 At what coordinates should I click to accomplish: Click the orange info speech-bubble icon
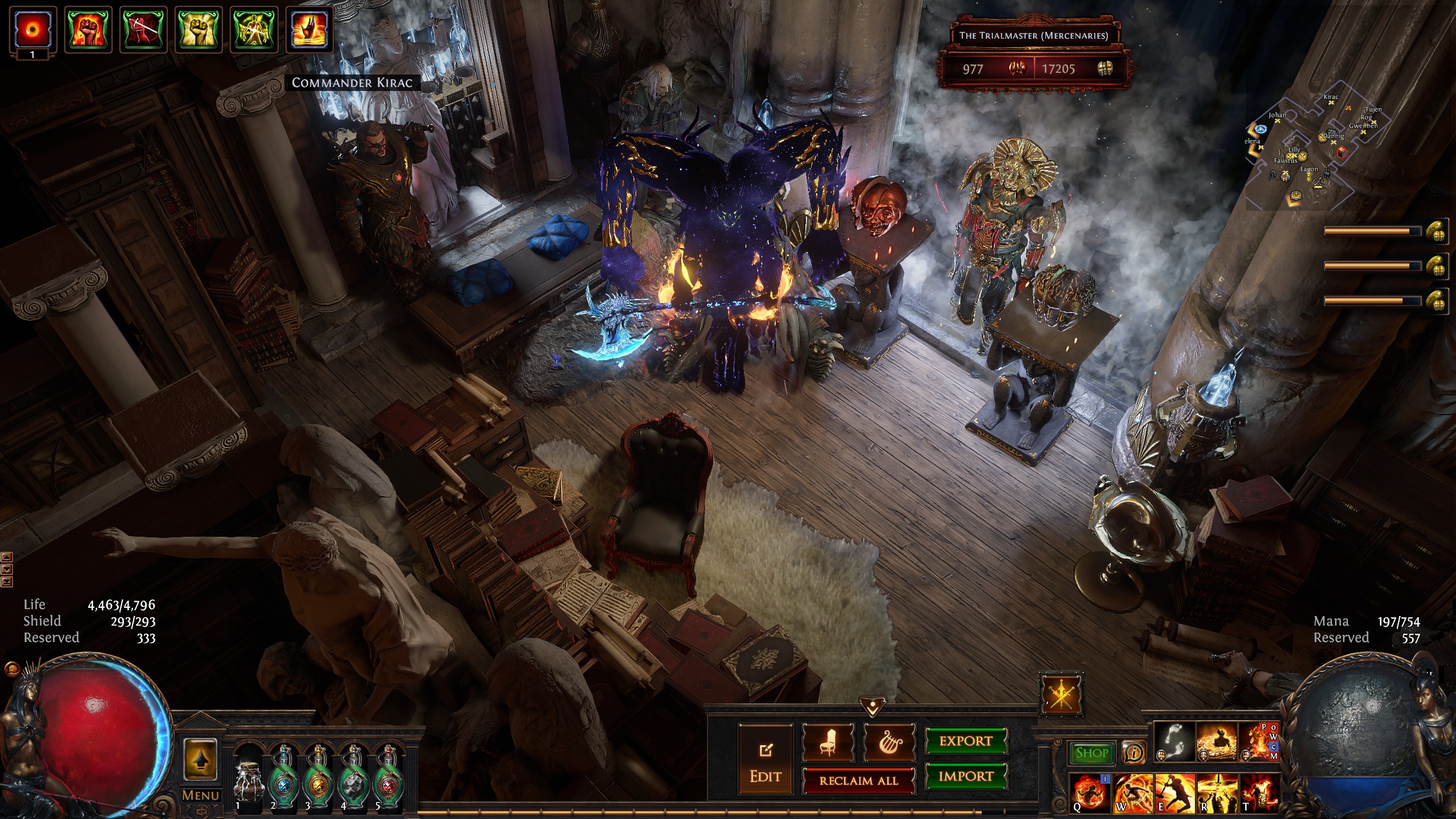(x=1134, y=753)
